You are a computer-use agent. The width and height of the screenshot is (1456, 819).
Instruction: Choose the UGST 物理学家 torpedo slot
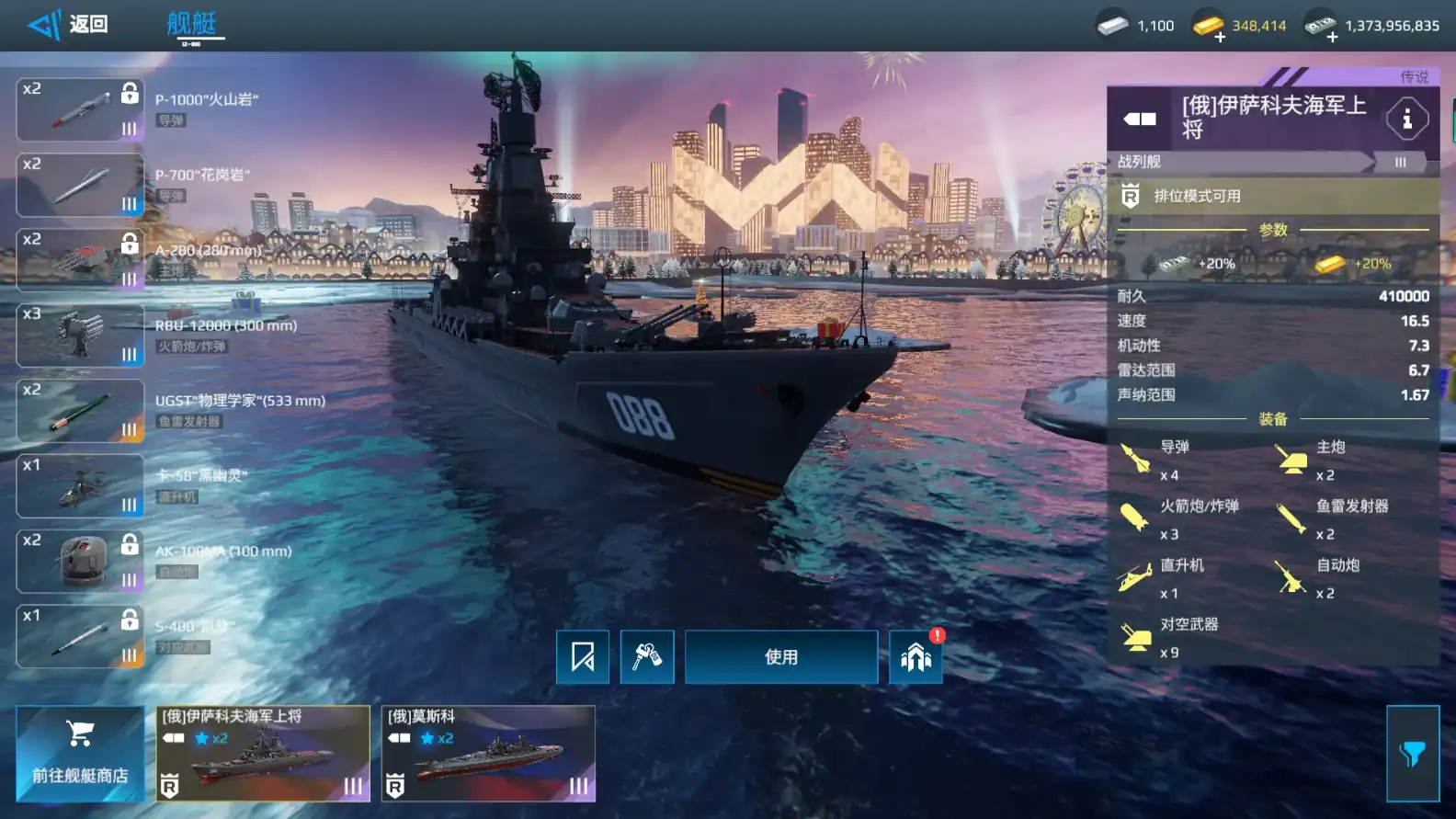pos(80,411)
